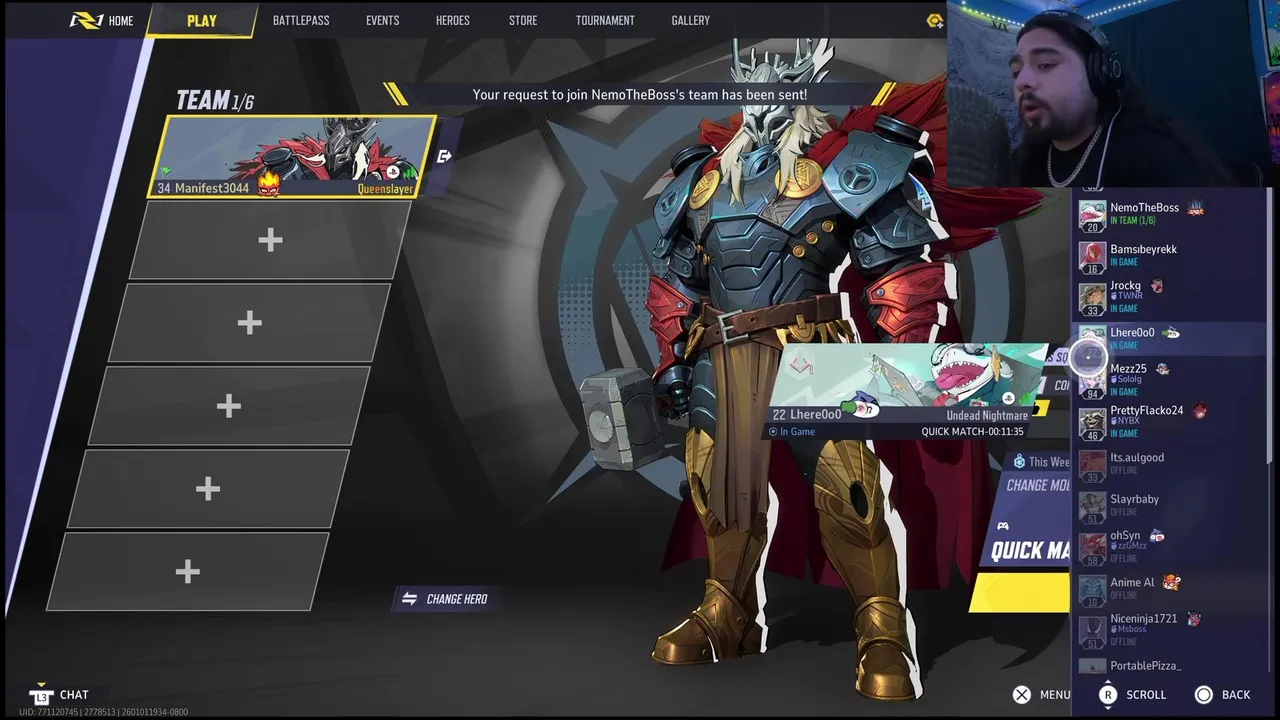Select NemoTheBoss in the friends list
1280x720 pixels.
pyautogui.click(x=1144, y=213)
